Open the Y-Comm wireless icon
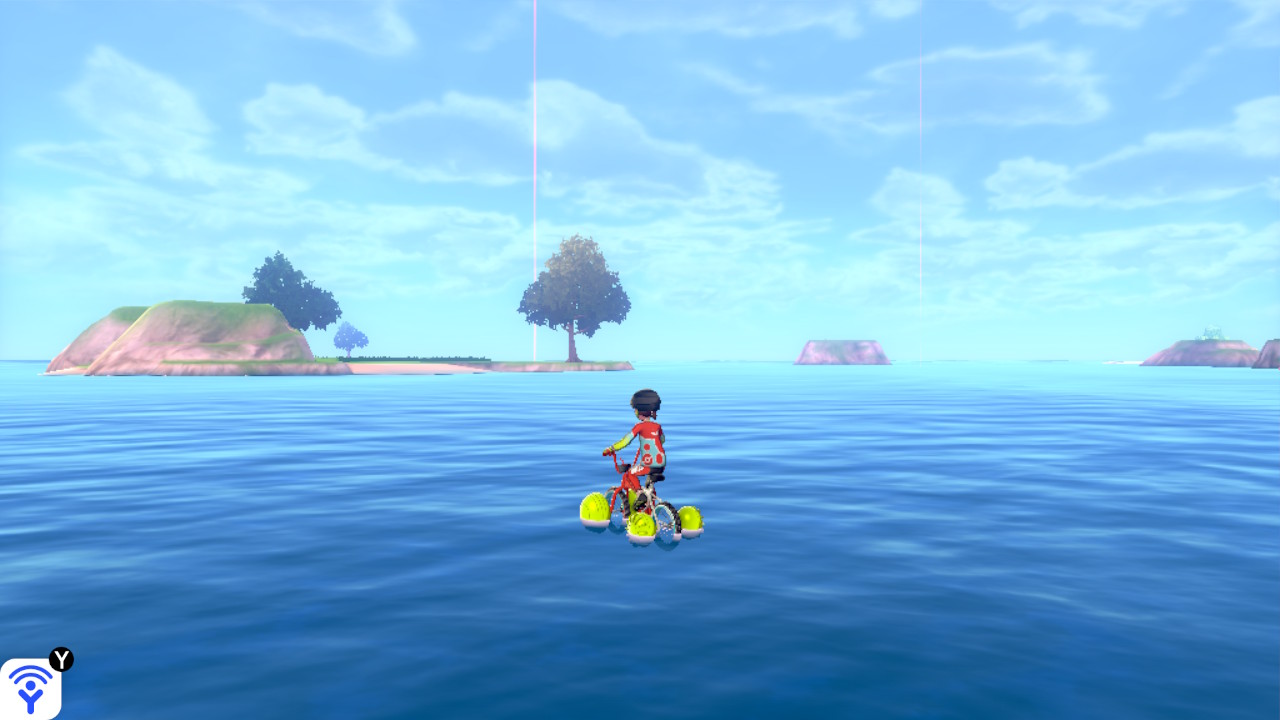Viewport: 1280px width, 720px height. point(30,688)
